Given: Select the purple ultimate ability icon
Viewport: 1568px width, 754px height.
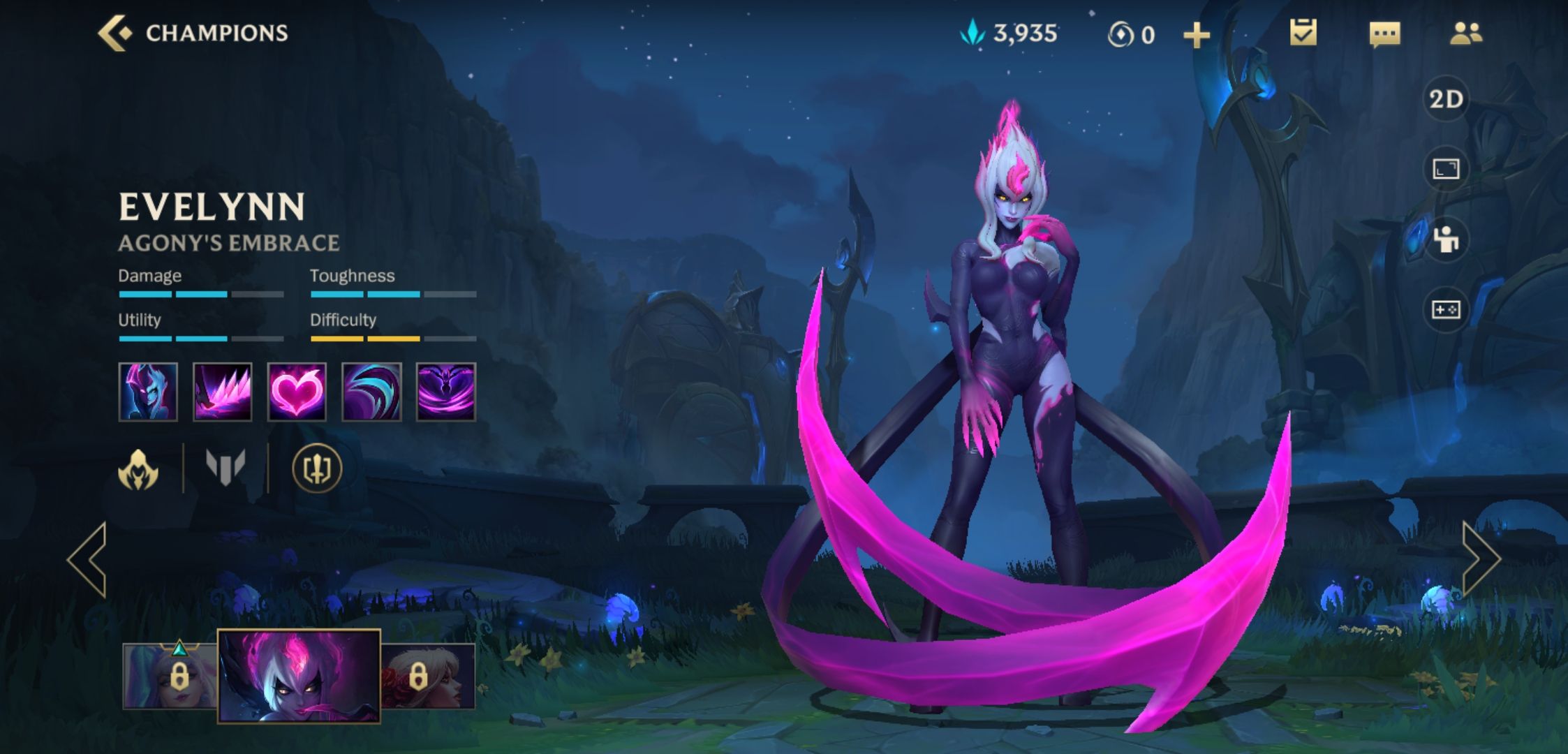Looking at the screenshot, I should (446, 392).
